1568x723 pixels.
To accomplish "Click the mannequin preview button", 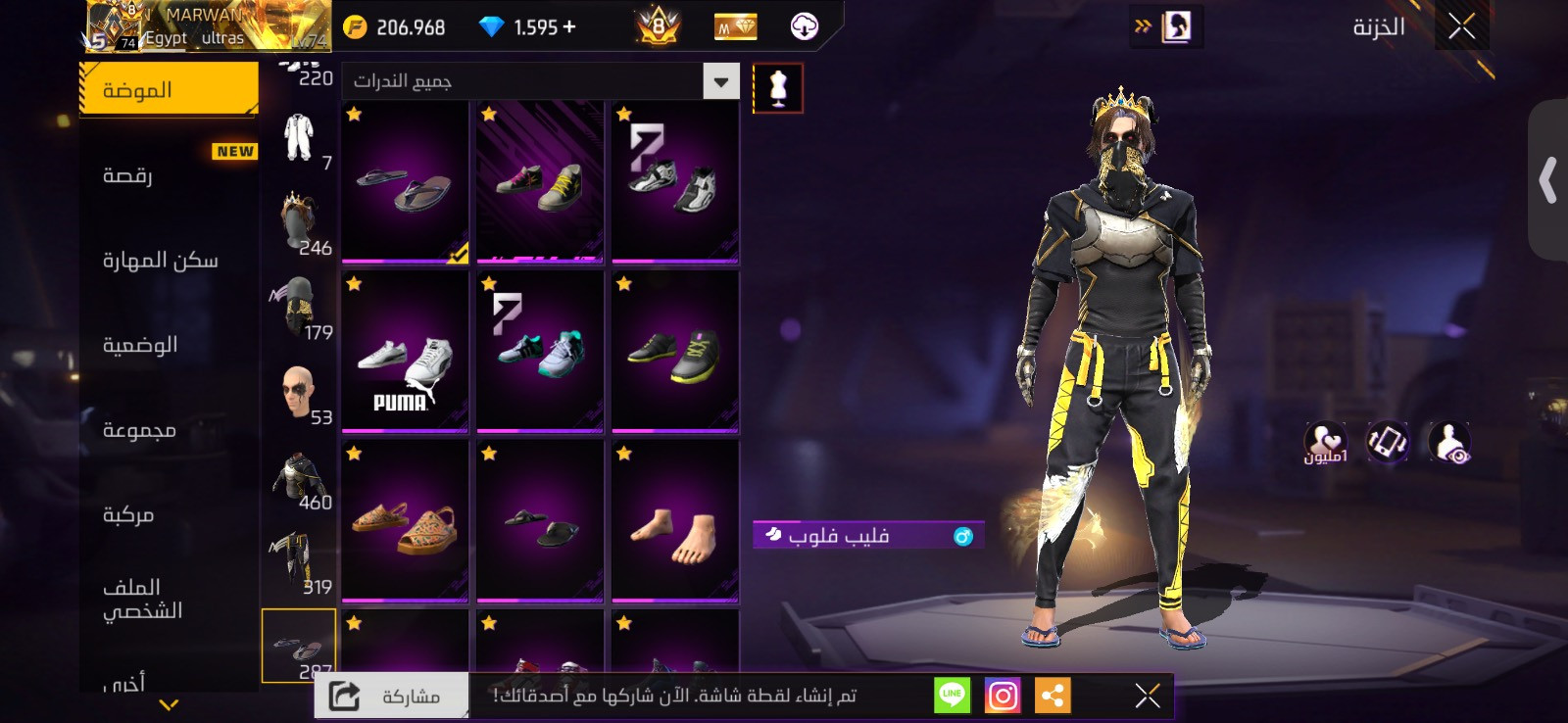I will (x=778, y=88).
